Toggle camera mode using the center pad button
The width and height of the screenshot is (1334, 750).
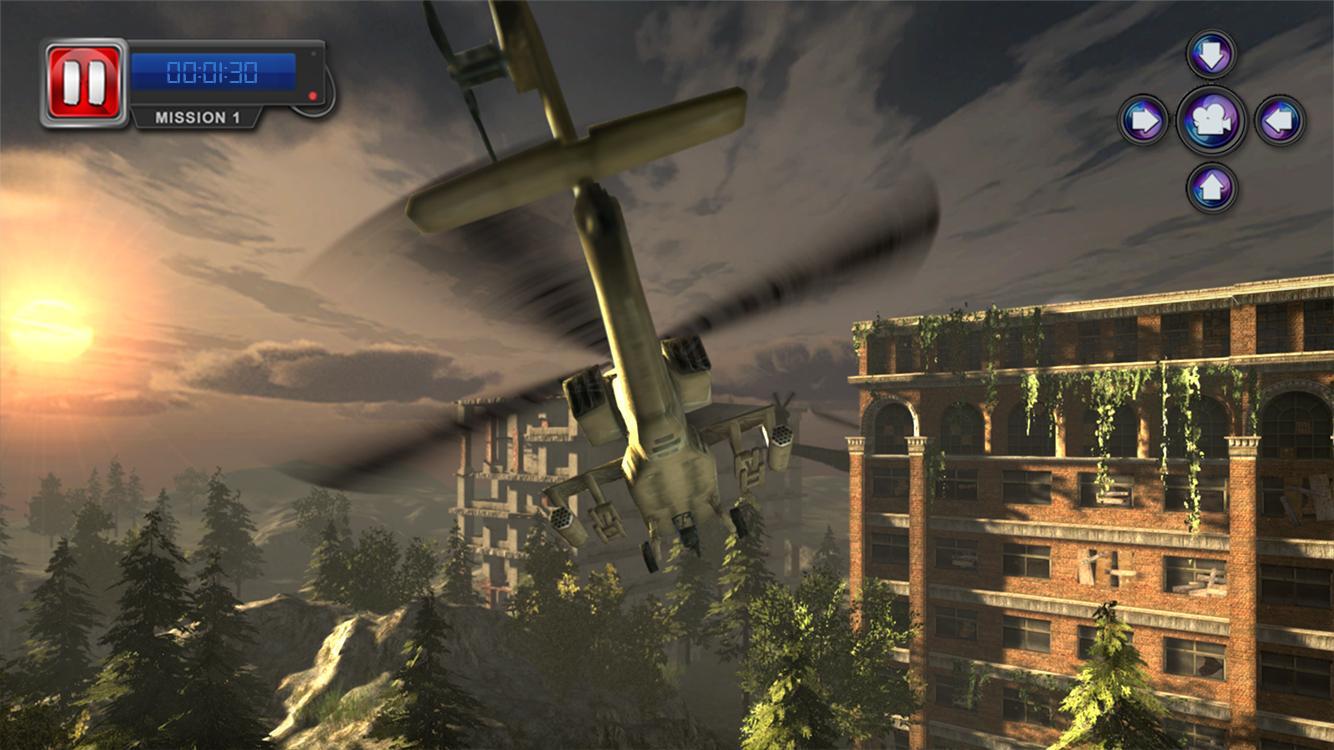[x=1210, y=120]
